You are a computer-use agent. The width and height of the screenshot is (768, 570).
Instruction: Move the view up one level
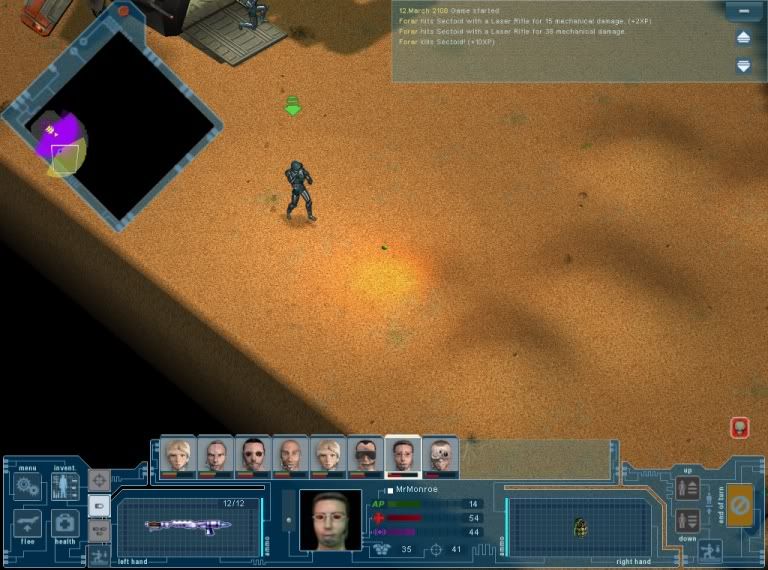coord(687,489)
